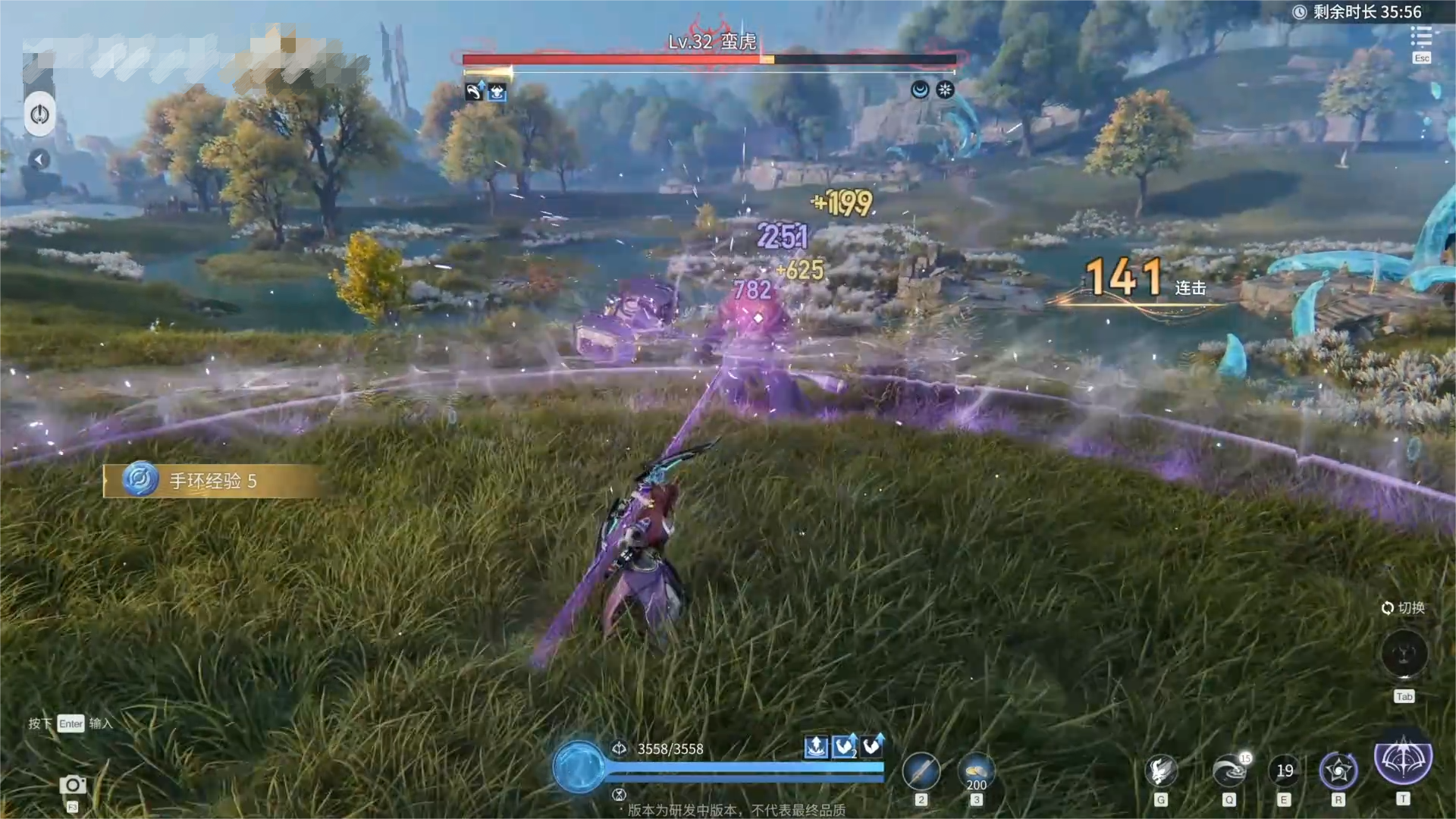Expand the collapsed left panel arrow
This screenshot has width=1456, height=819.
pyautogui.click(x=39, y=159)
